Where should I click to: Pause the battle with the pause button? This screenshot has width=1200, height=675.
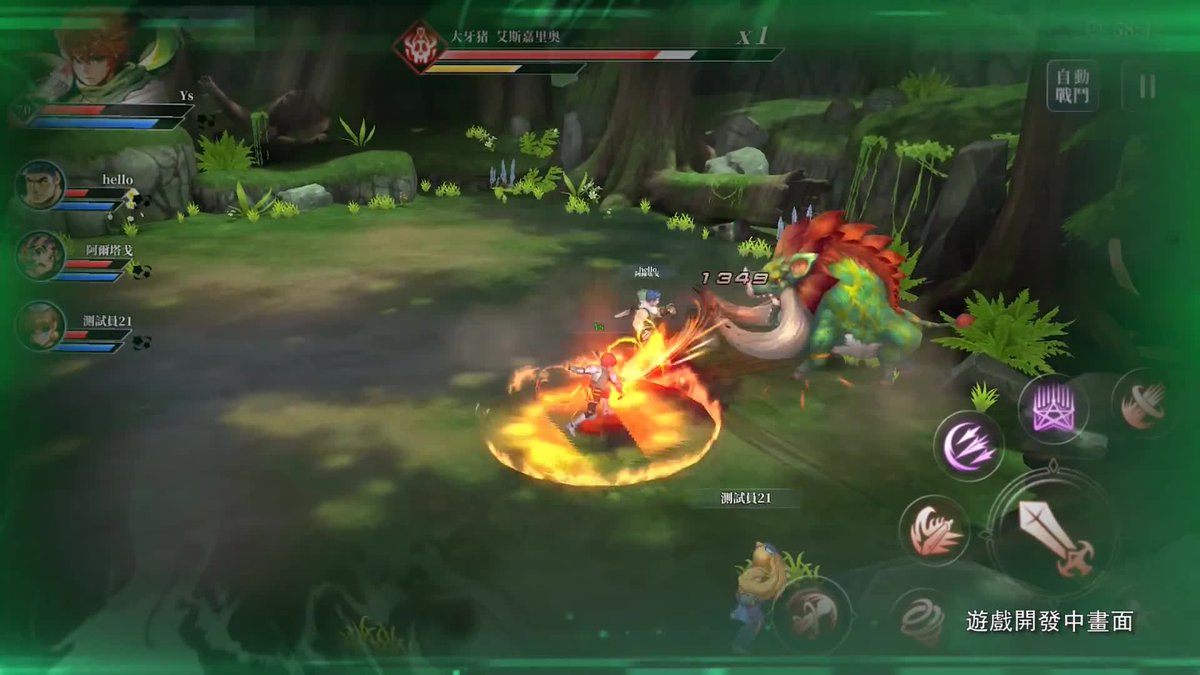coord(1147,87)
